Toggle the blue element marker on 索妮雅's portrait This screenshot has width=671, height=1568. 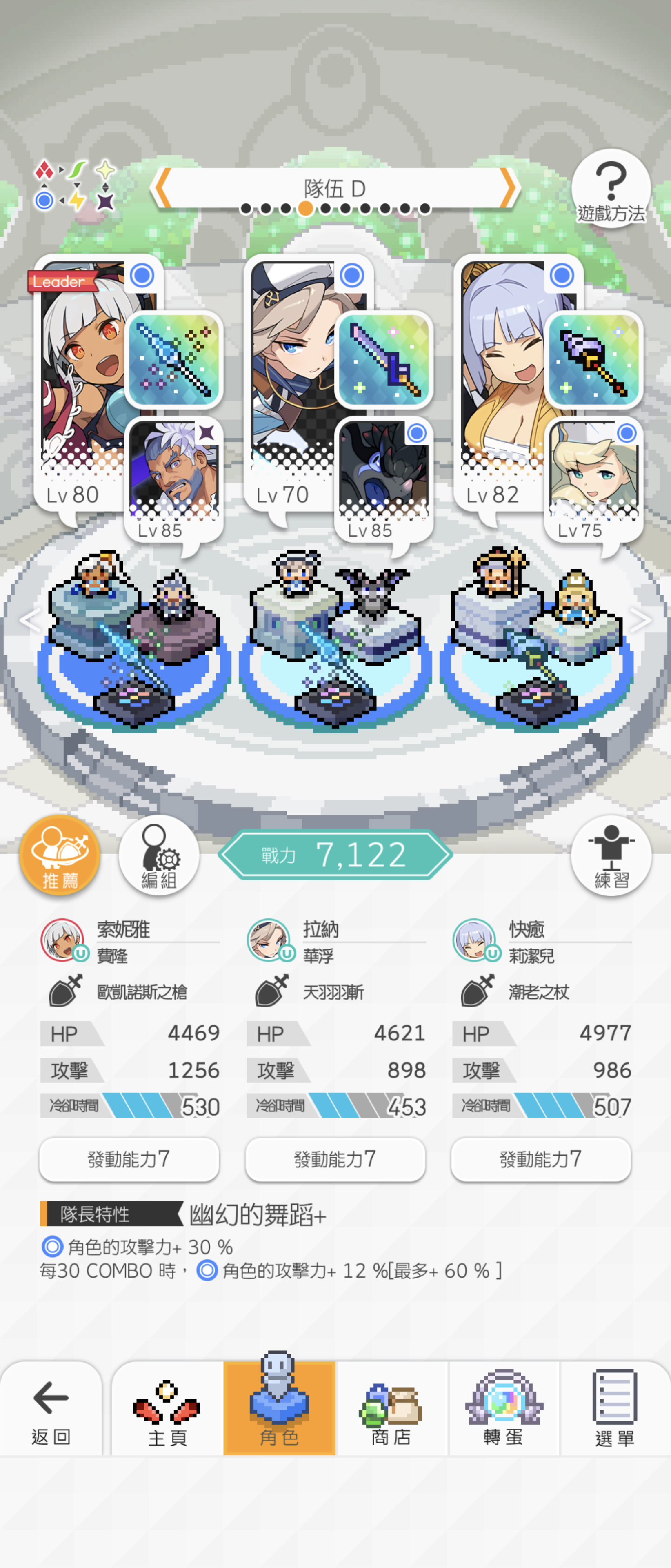[x=142, y=275]
